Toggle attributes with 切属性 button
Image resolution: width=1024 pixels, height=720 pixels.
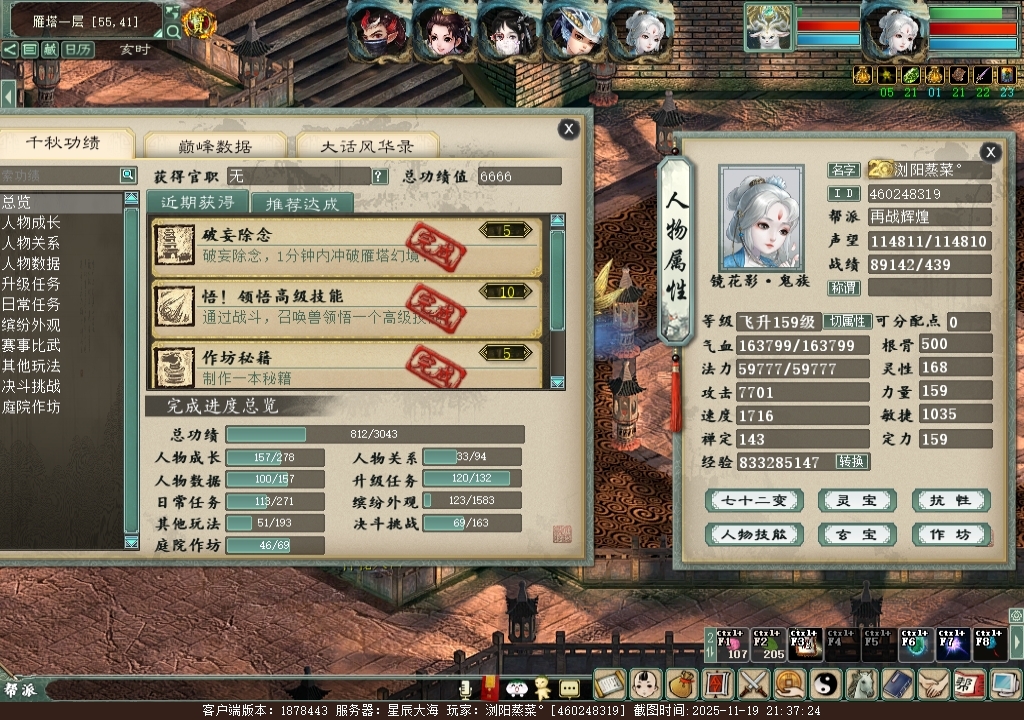point(847,322)
